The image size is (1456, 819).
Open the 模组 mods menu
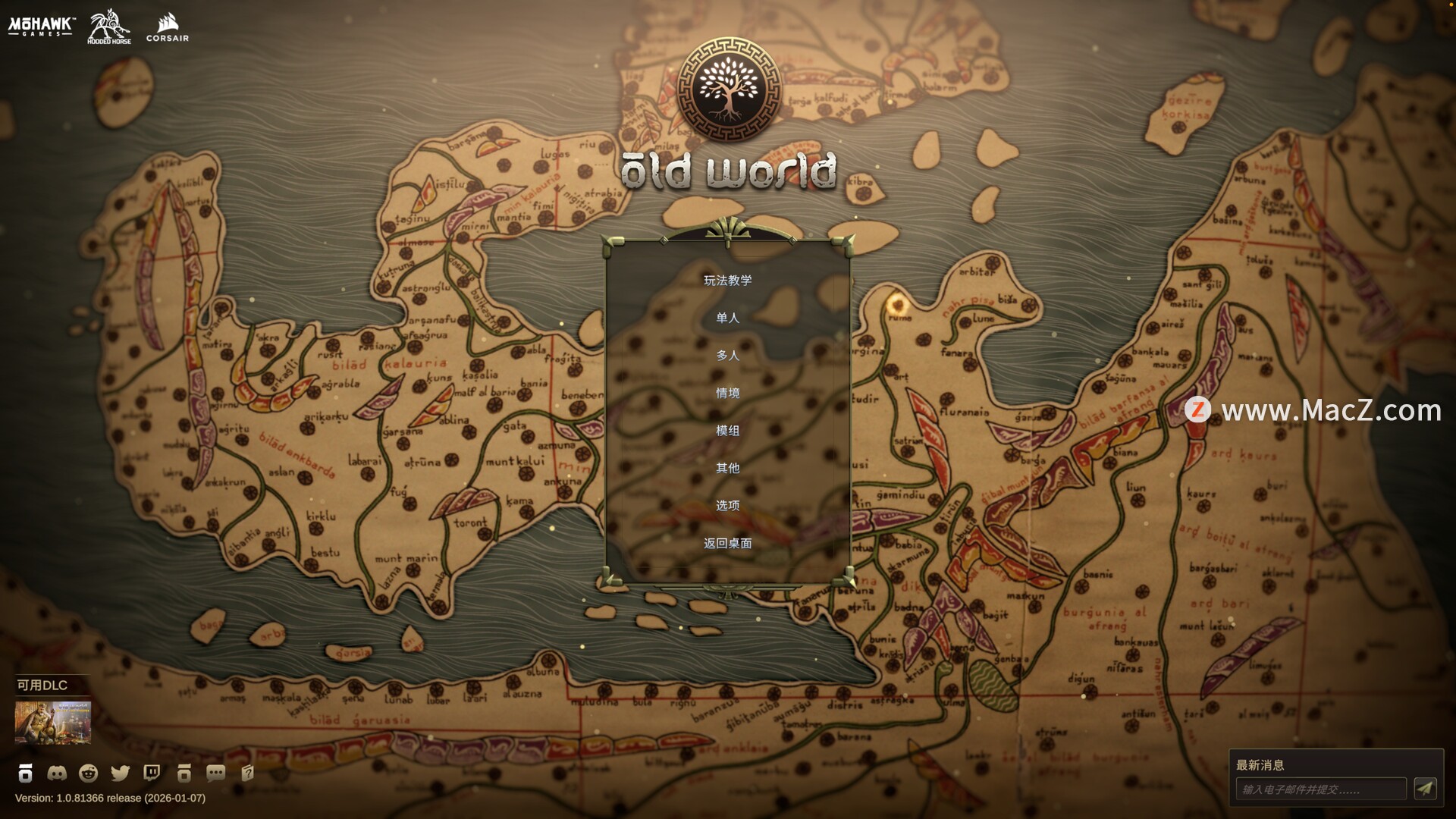[727, 430]
